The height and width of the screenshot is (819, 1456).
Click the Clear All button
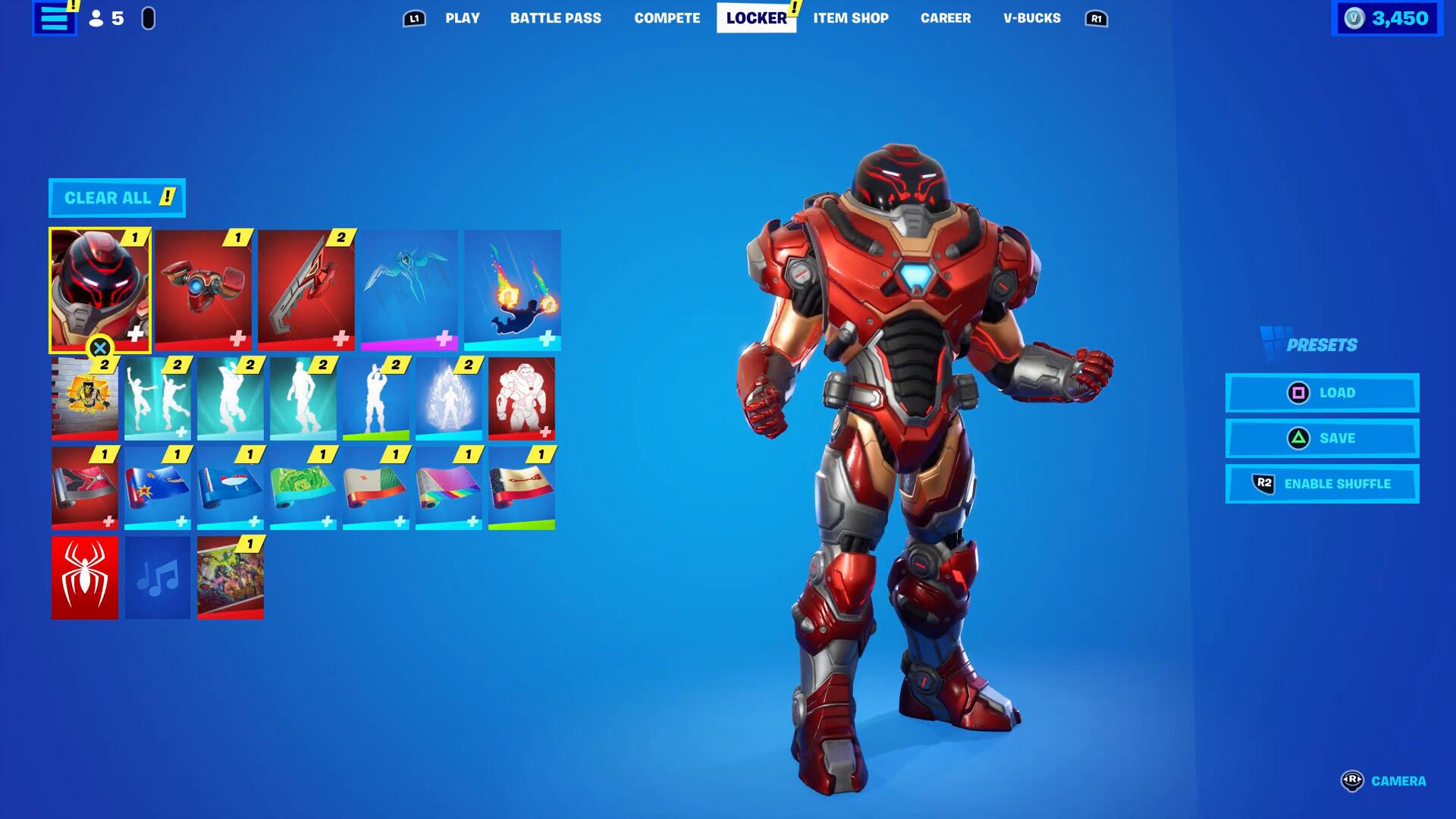click(117, 198)
